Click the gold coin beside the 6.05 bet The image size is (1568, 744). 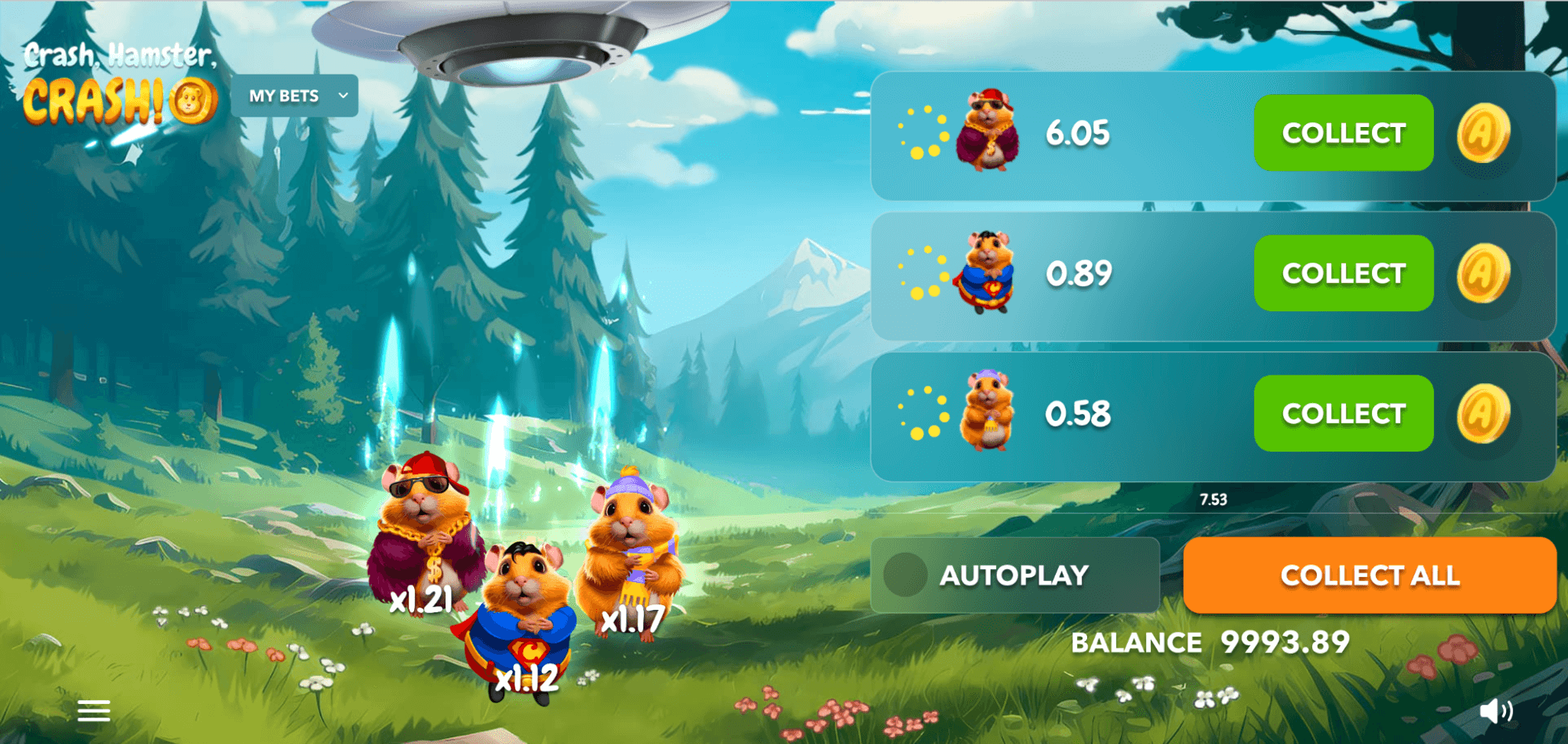1483,133
